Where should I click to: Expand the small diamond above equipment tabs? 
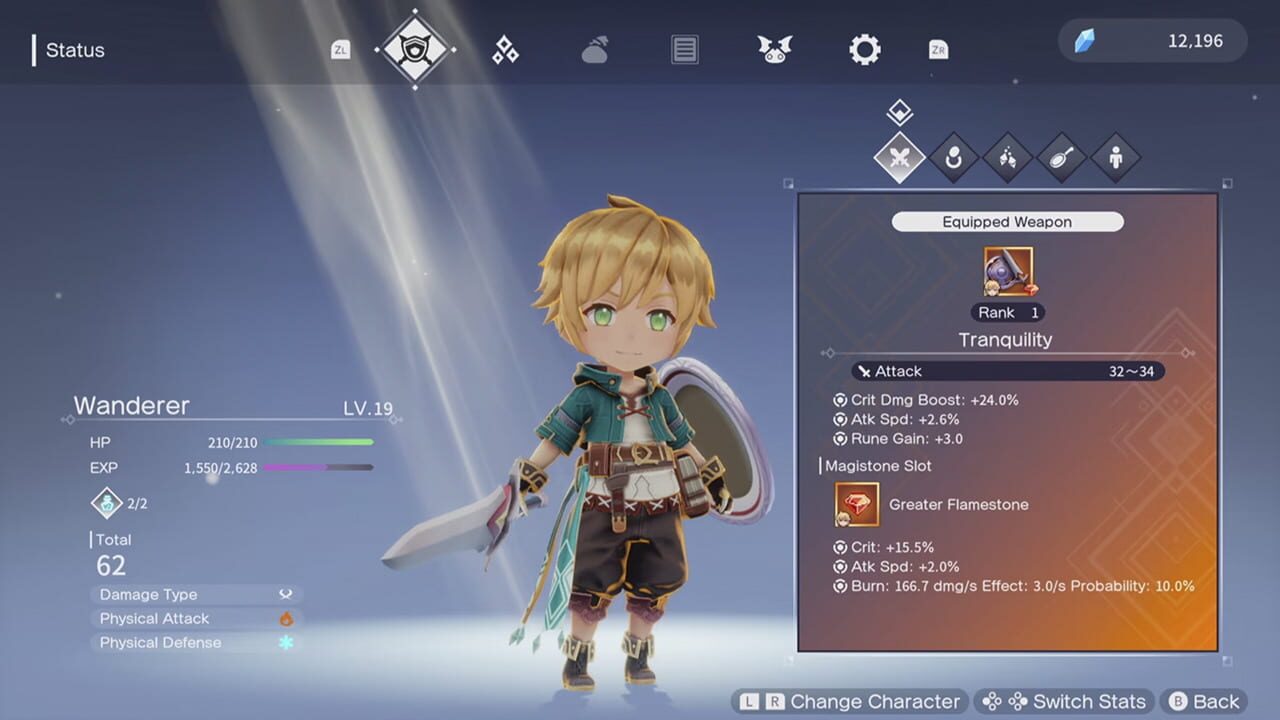898,110
